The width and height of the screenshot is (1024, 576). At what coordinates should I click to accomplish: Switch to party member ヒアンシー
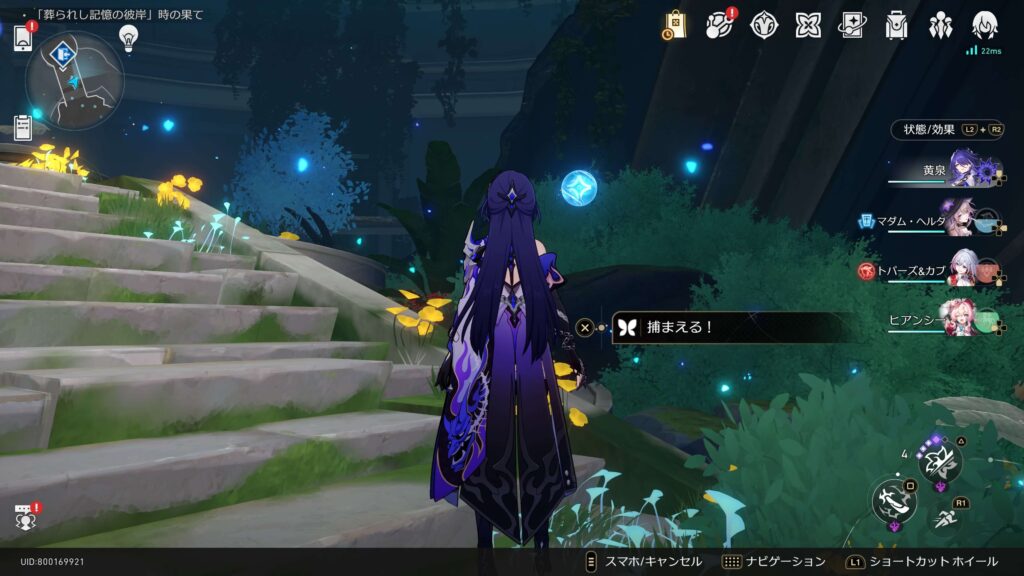click(962, 319)
